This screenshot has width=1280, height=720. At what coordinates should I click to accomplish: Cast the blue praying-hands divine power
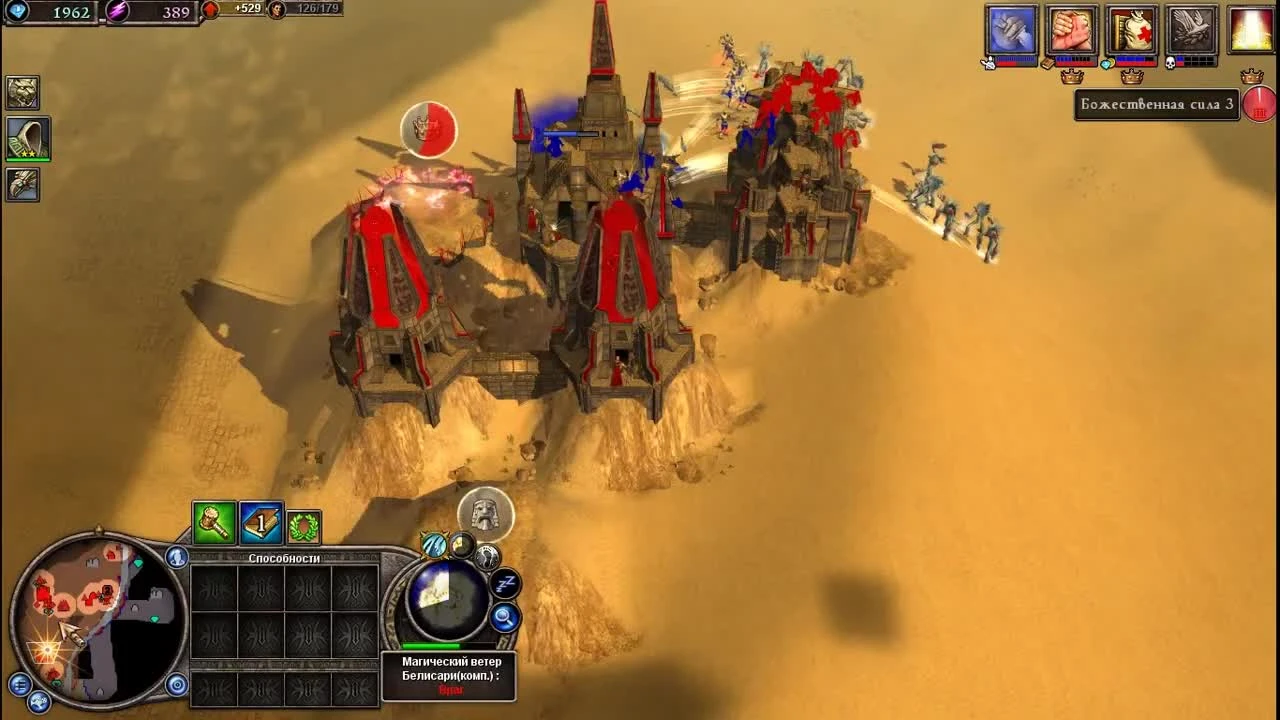click(x=1010, y=28)
